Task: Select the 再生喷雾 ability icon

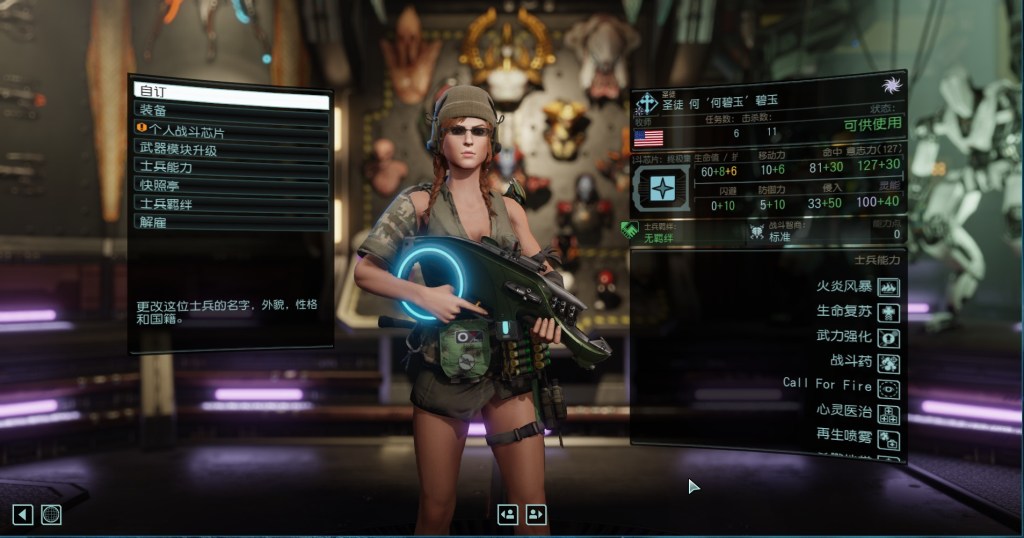Action: coord(887,438)
